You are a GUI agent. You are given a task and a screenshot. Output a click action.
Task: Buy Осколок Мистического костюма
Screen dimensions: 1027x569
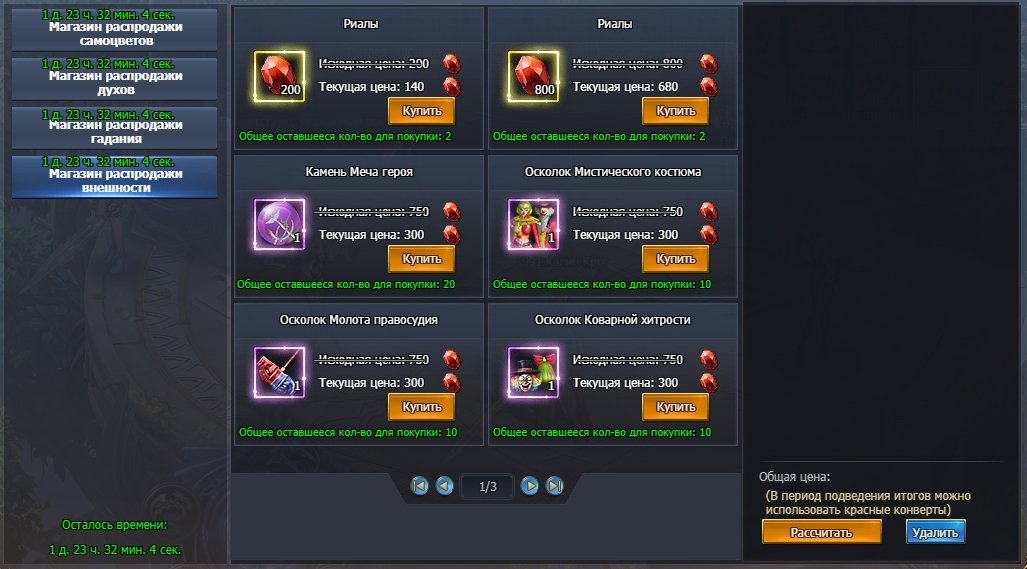tap(675, 259)
